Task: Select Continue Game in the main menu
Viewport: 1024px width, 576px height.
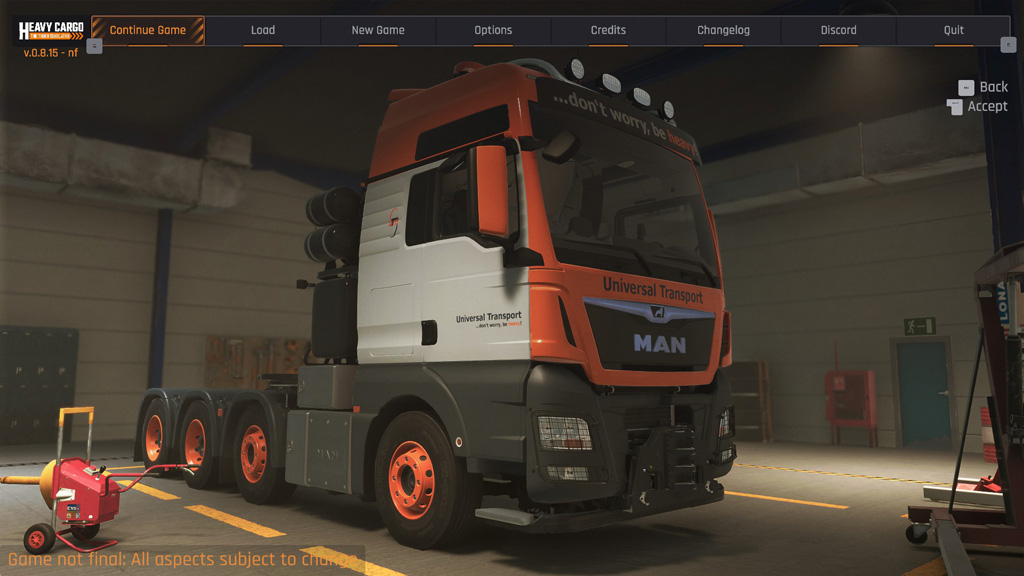Action: [148, 30]
